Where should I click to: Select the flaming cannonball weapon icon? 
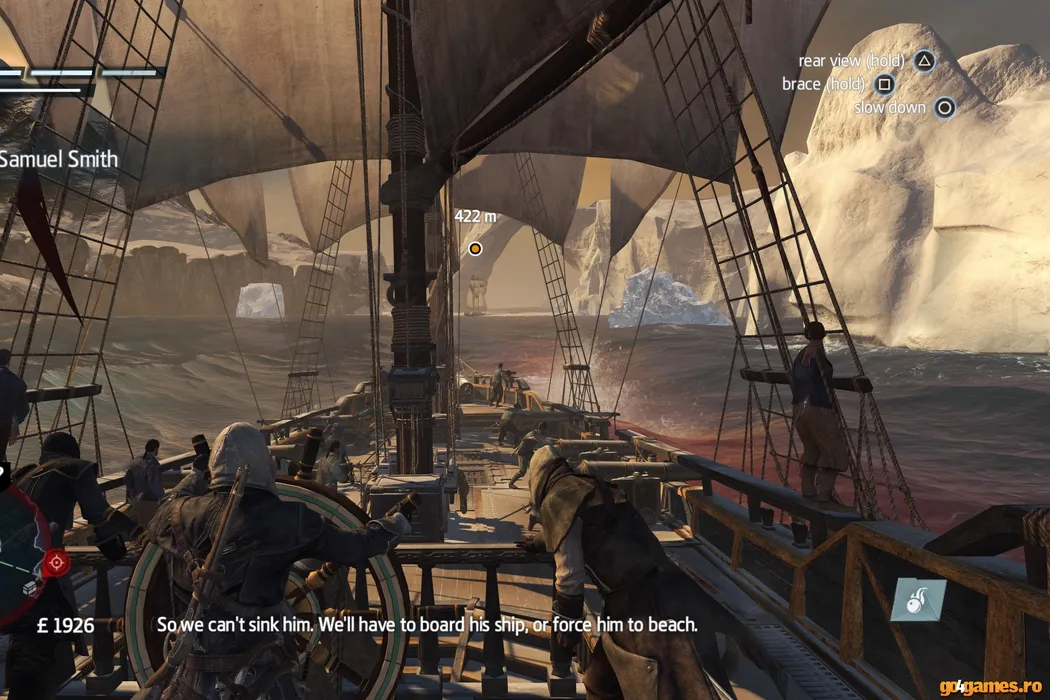tap(918, 599)
